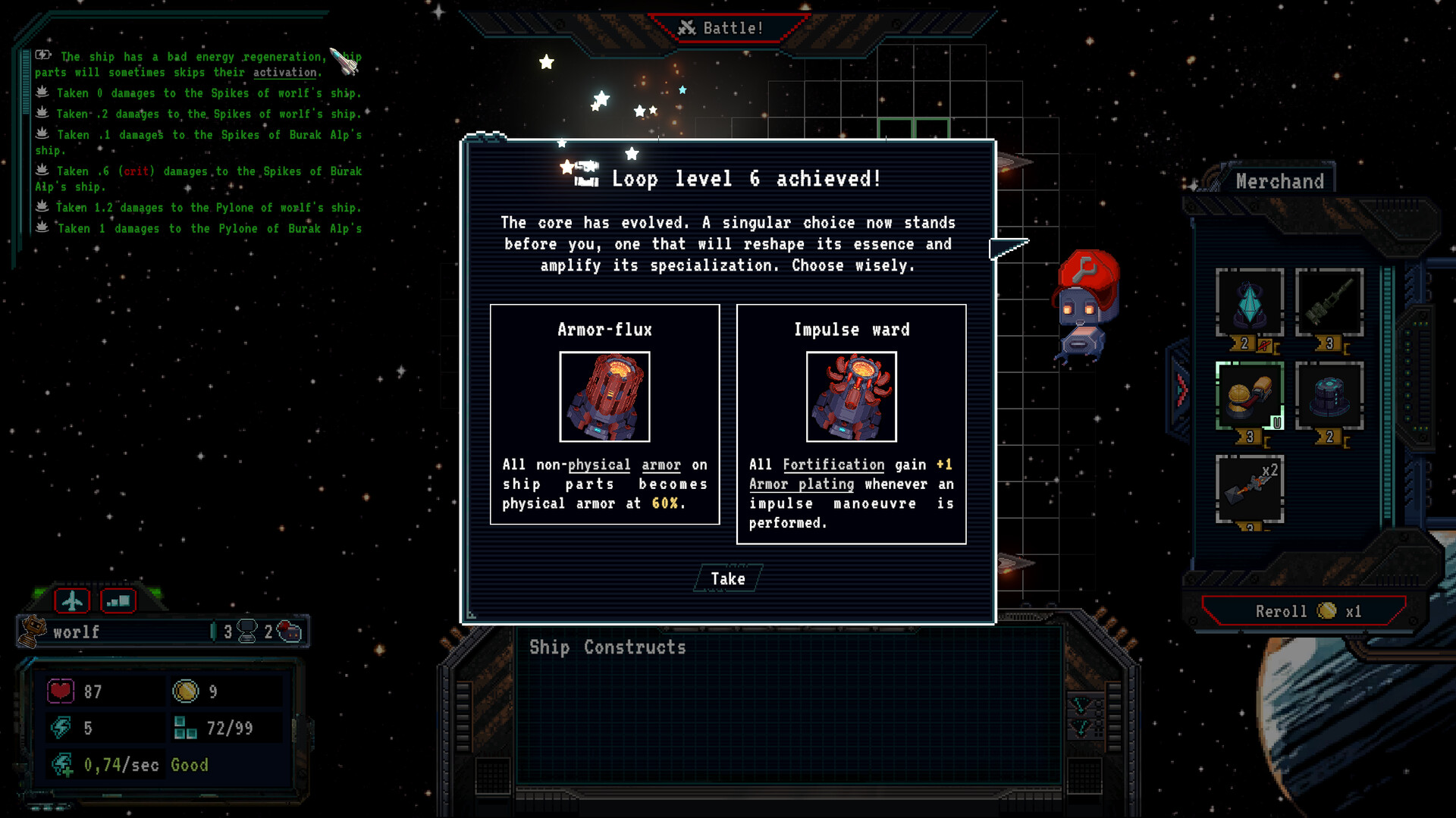Confirm the choice with the Take button
This screenshot has width=1456, height=818.
coord(728,579)
